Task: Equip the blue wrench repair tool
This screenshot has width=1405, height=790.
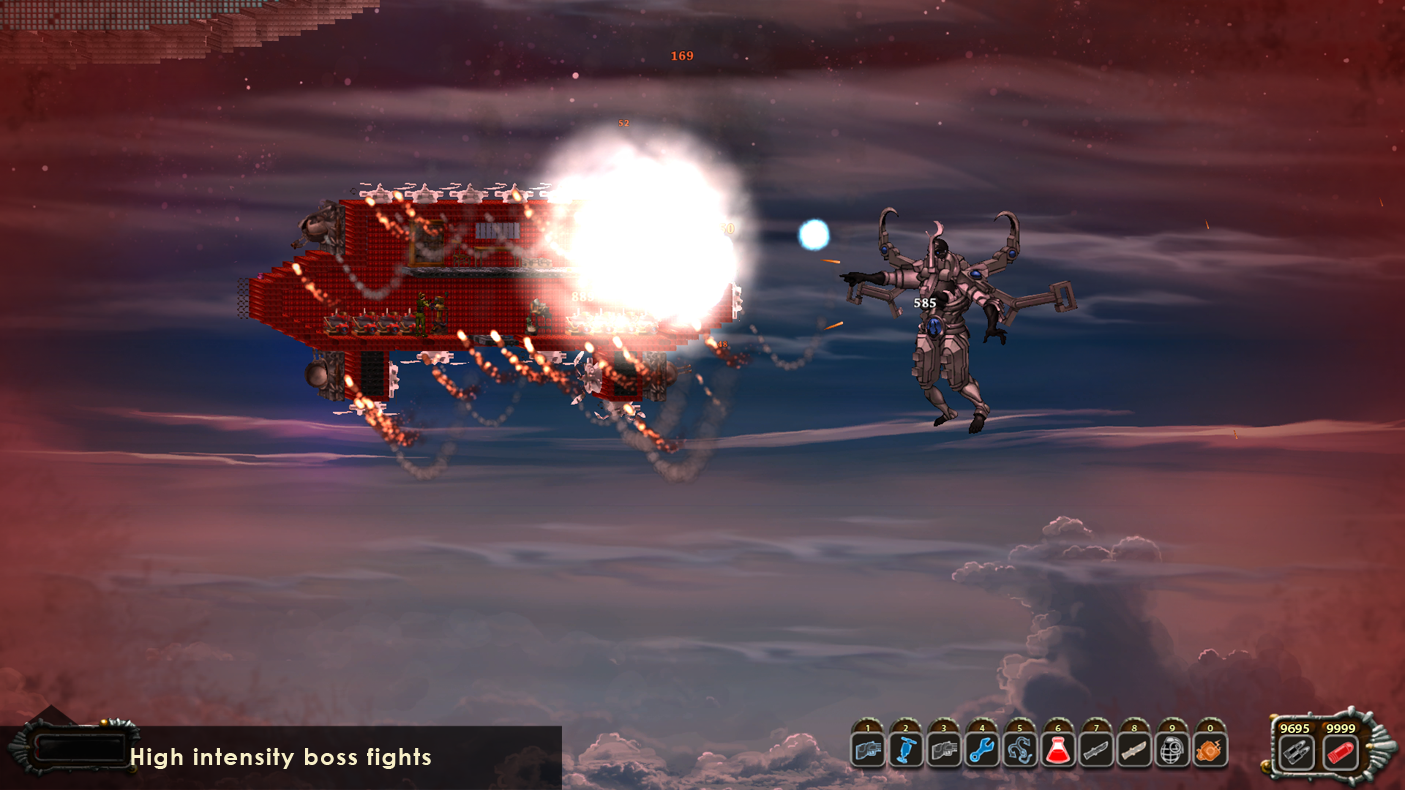Action: [x=981, y=748]
